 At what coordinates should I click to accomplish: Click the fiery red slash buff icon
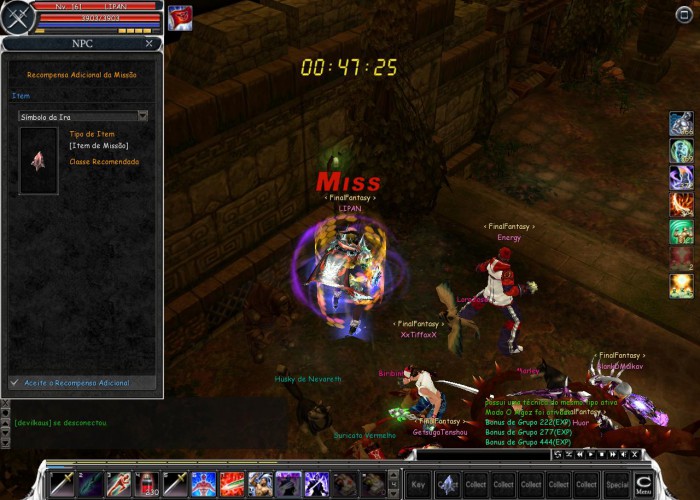click(681, 205)
